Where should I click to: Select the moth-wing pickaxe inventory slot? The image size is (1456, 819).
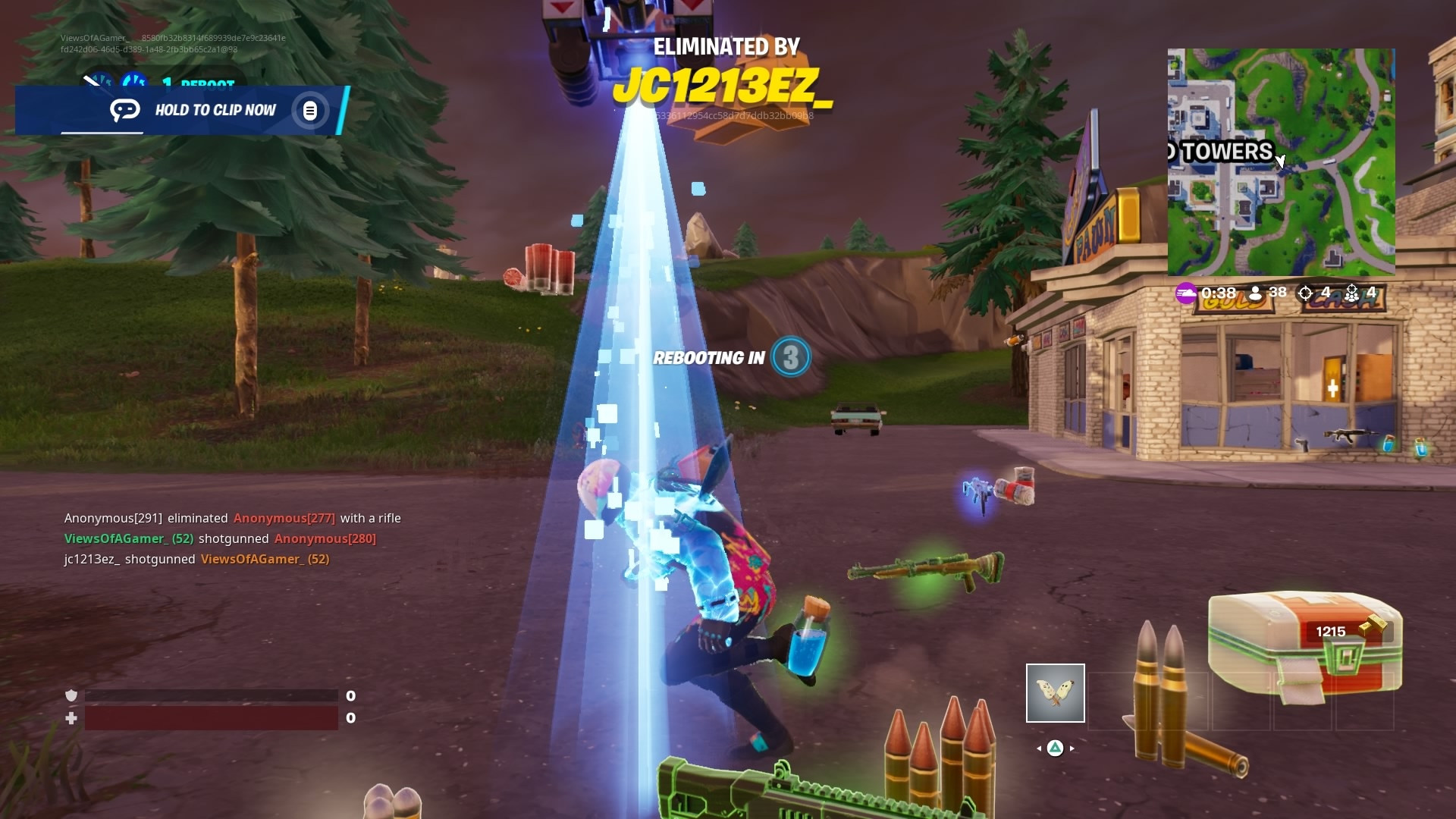point(1055,693)
